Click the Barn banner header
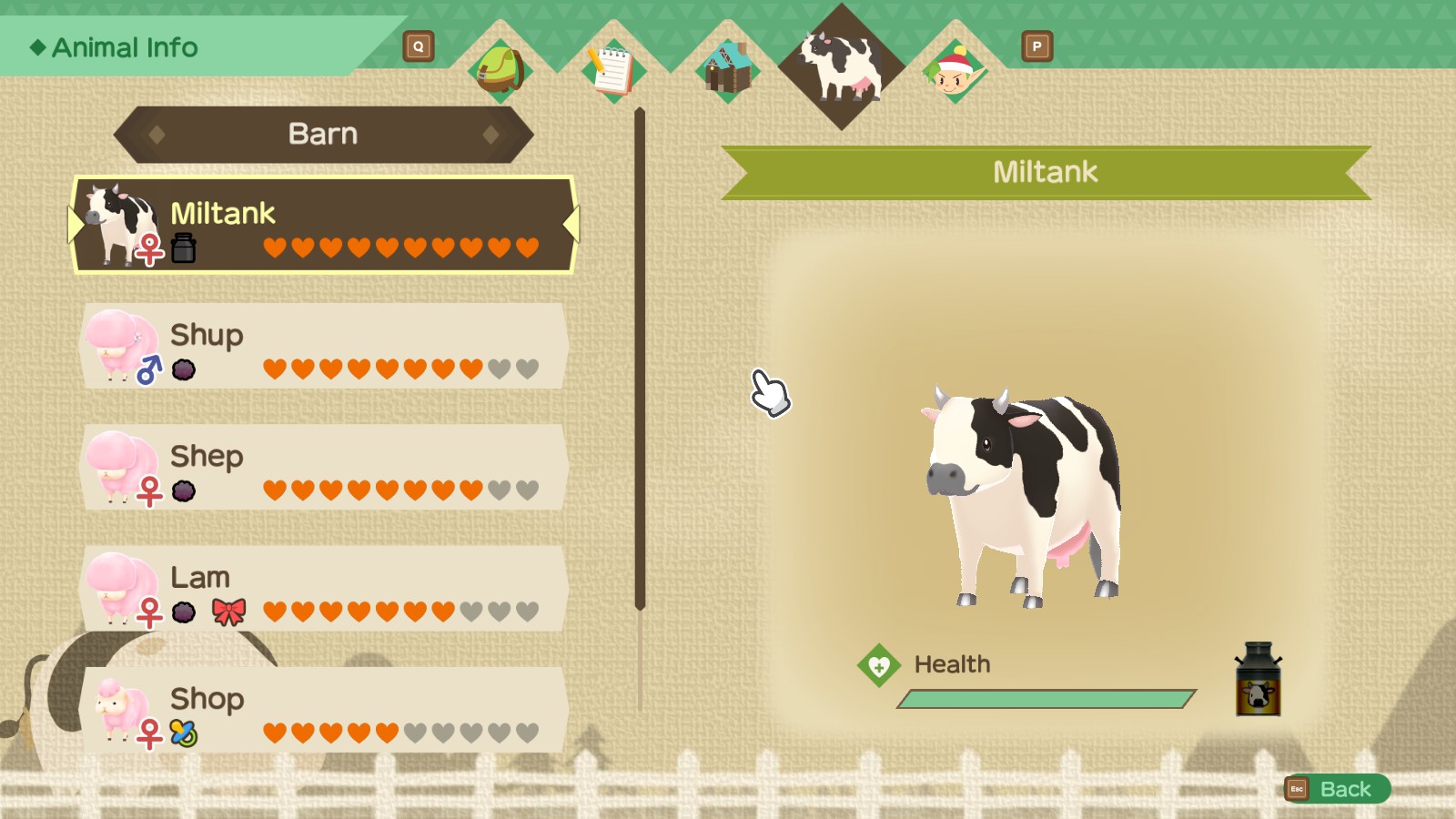The image size is (1456, 819). pyautogui.click(x=323, y=134)
